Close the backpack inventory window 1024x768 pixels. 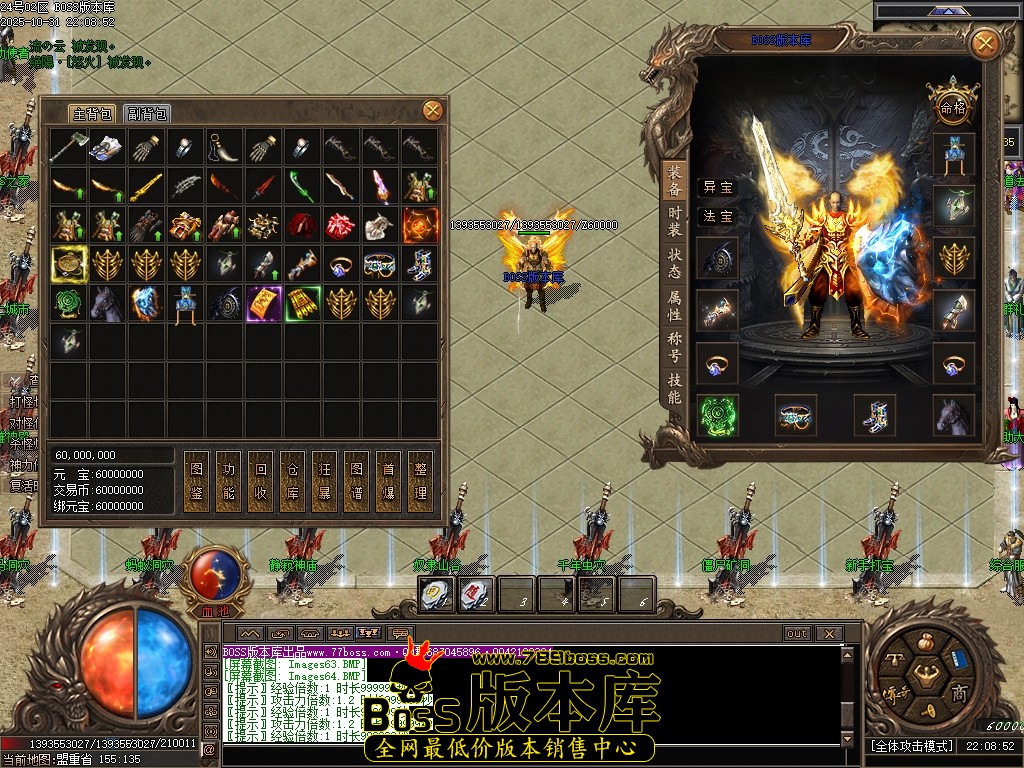pos(432,110)
